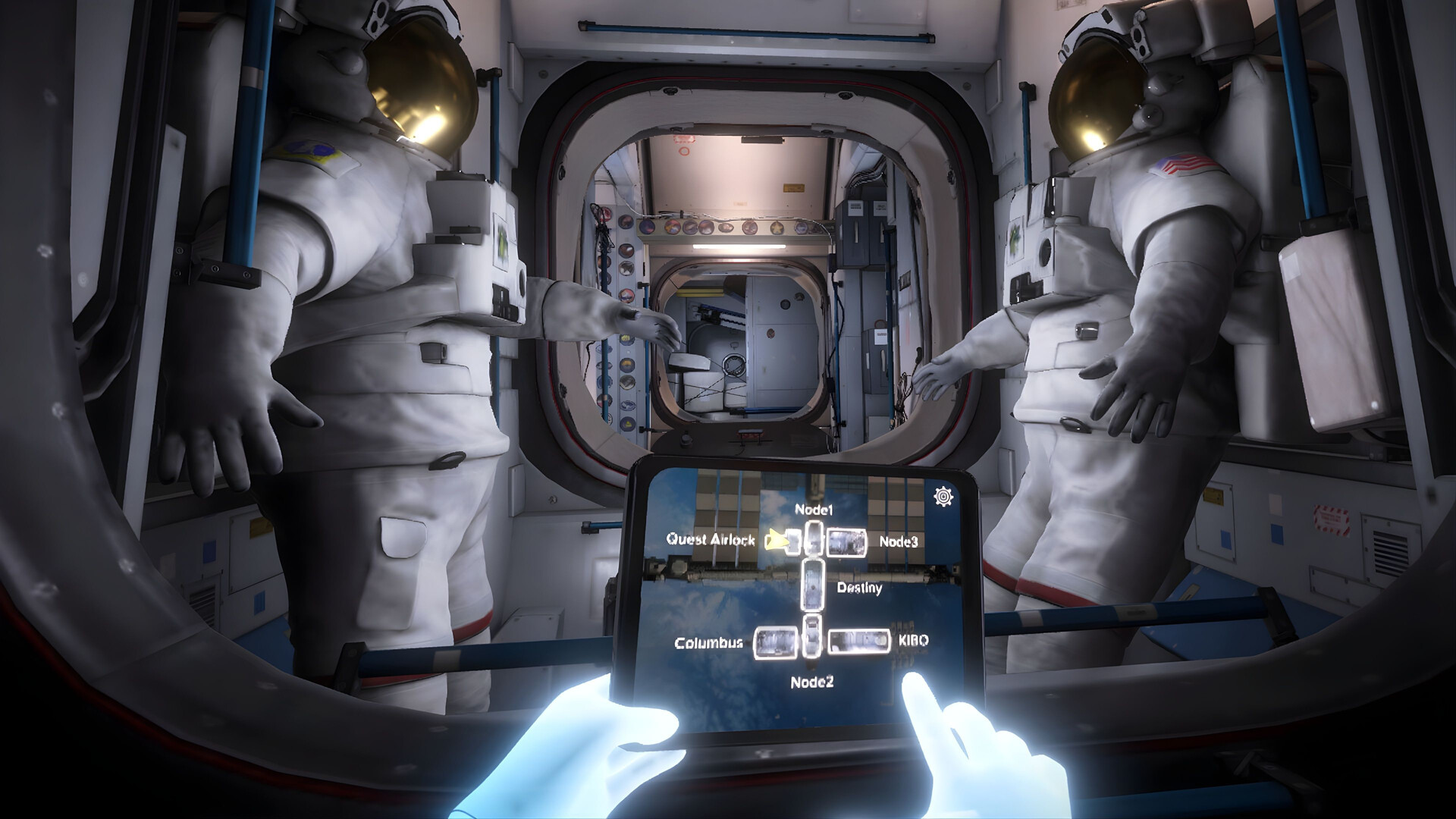Select the Node1 module icon on the map
Image resolution: width=1456 pixels, height=819 pixels.
[x=813, y=538]
